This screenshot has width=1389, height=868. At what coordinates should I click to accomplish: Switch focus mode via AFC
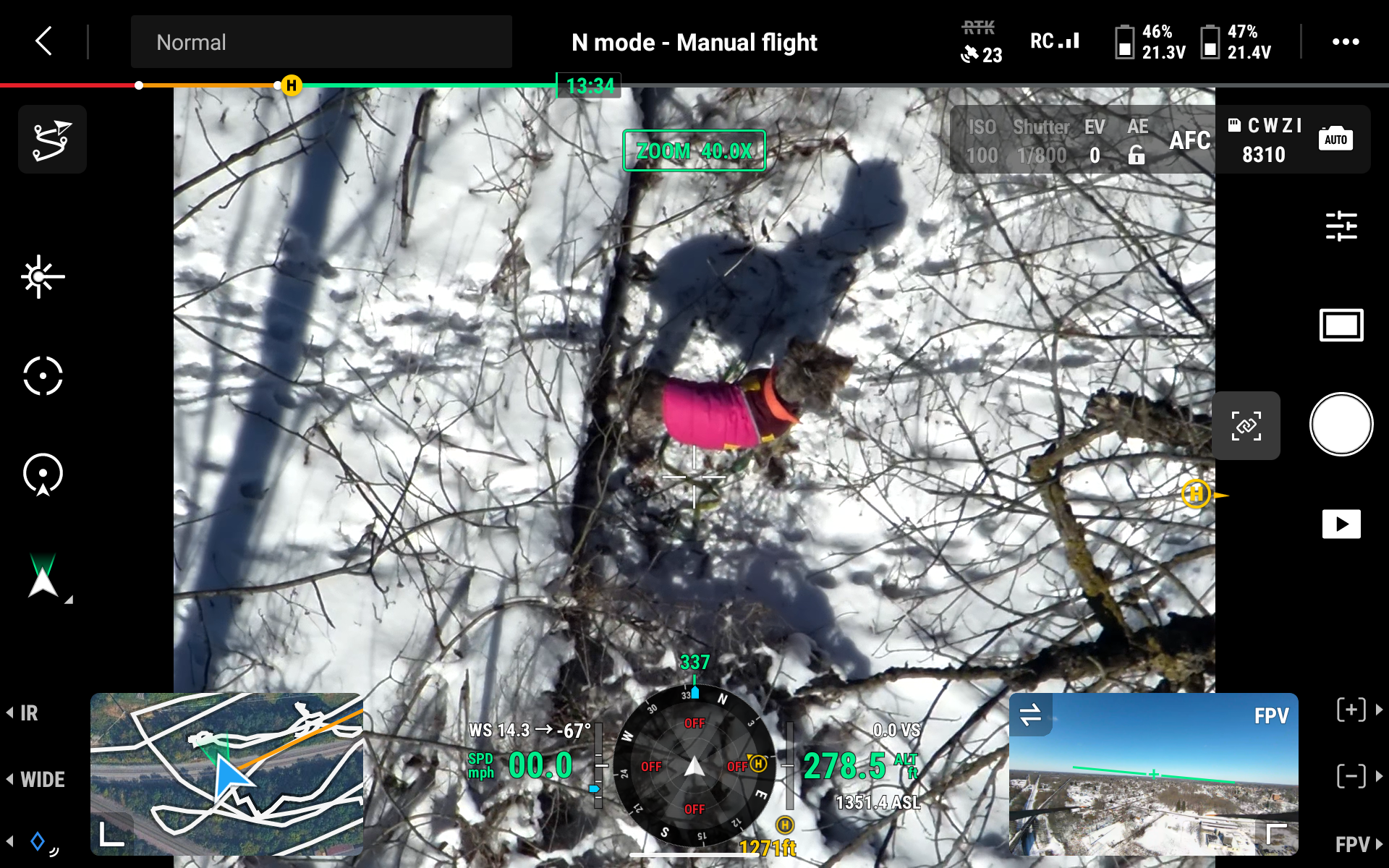coord(1189,140)
